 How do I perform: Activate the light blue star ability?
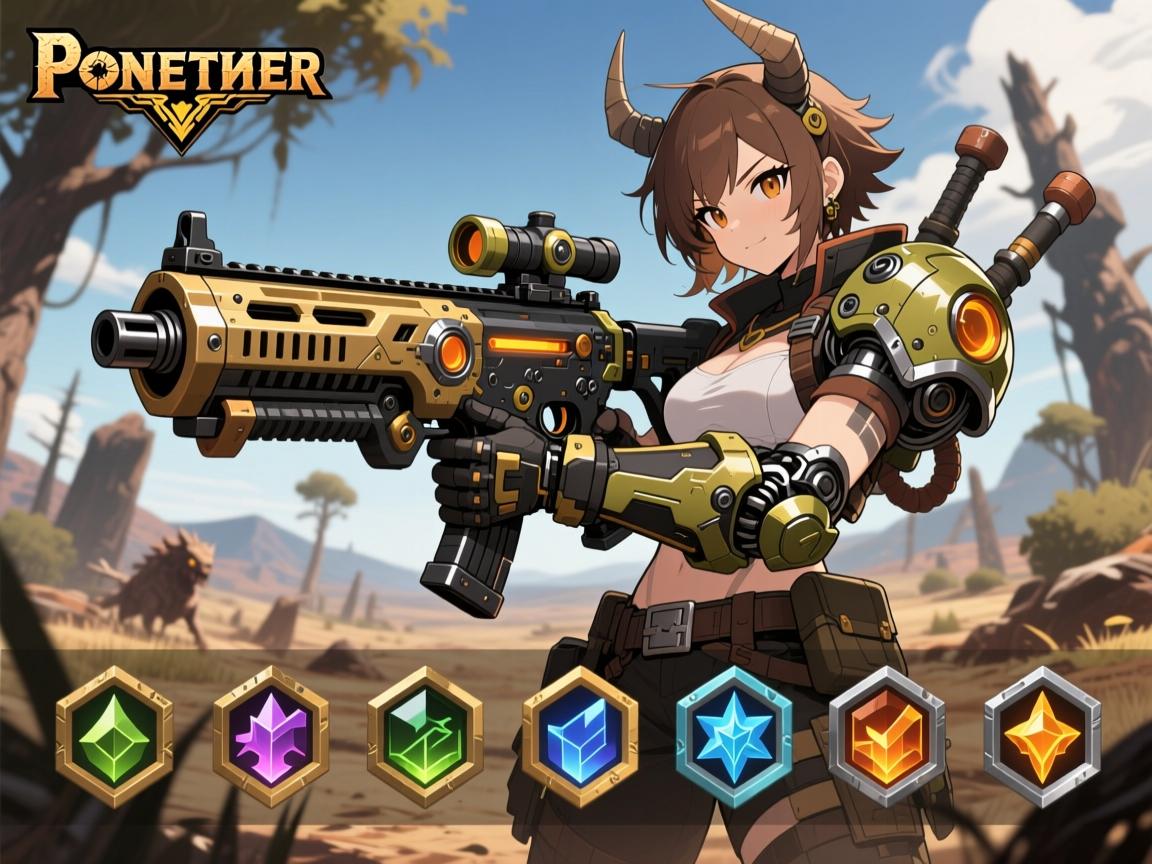(x=734, y=738)
